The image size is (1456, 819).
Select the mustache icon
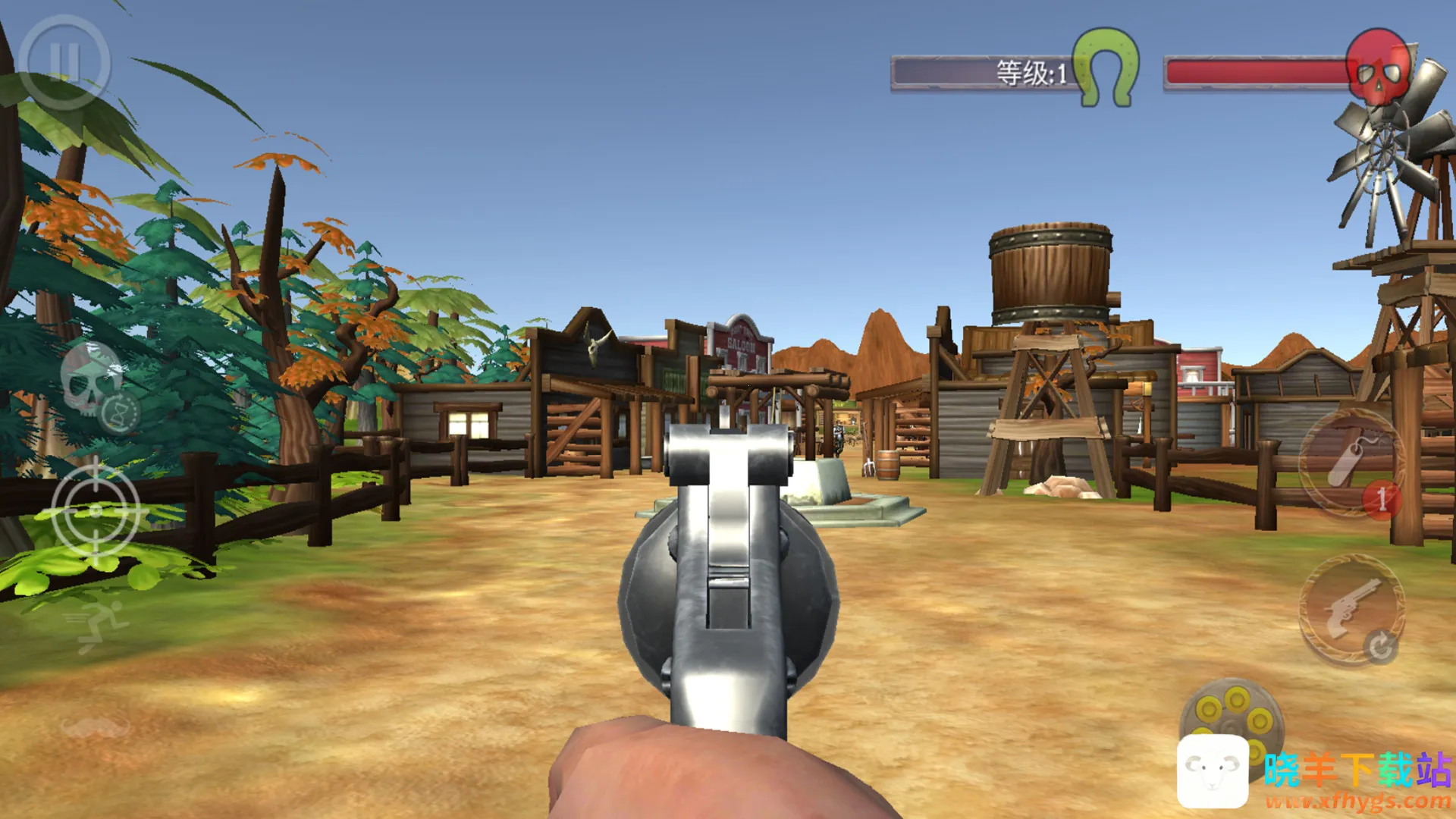coord(96,727)
